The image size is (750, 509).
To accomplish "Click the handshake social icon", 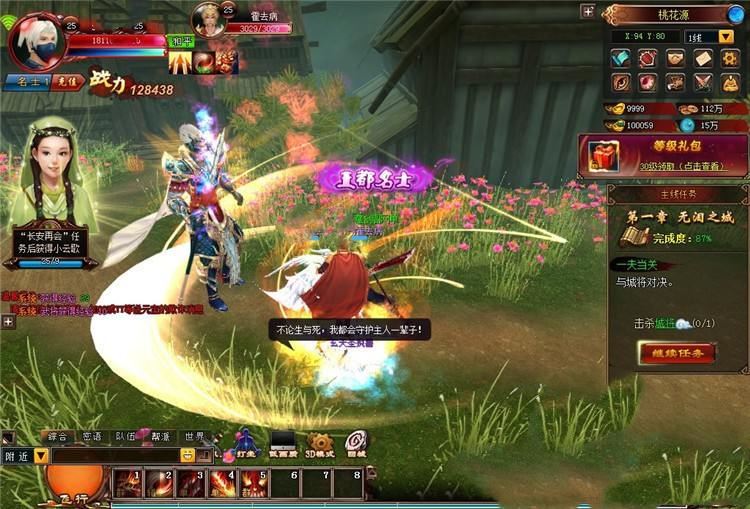I will coord(676,58).
